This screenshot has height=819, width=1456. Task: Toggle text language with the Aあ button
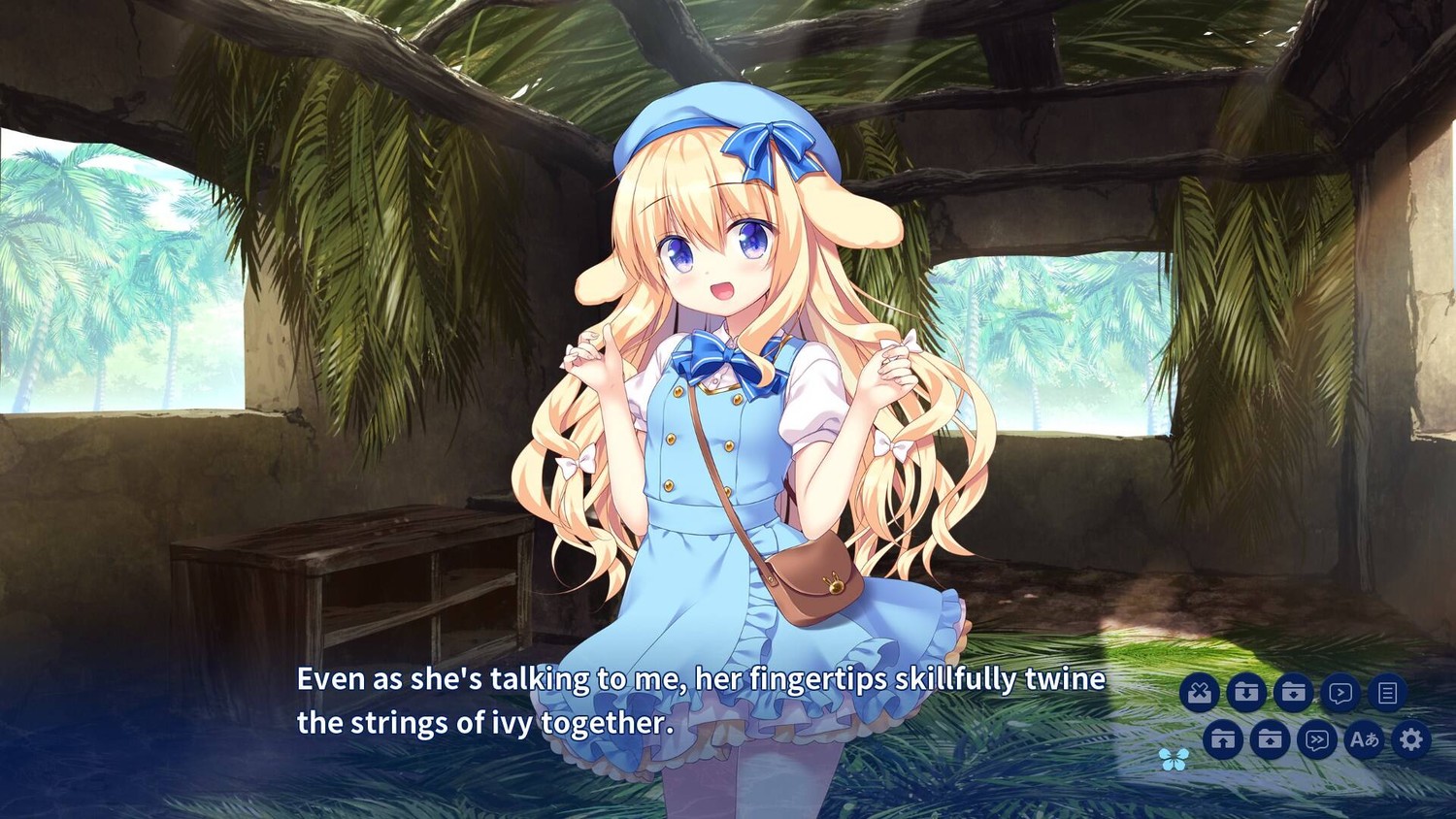[1364, 738]
